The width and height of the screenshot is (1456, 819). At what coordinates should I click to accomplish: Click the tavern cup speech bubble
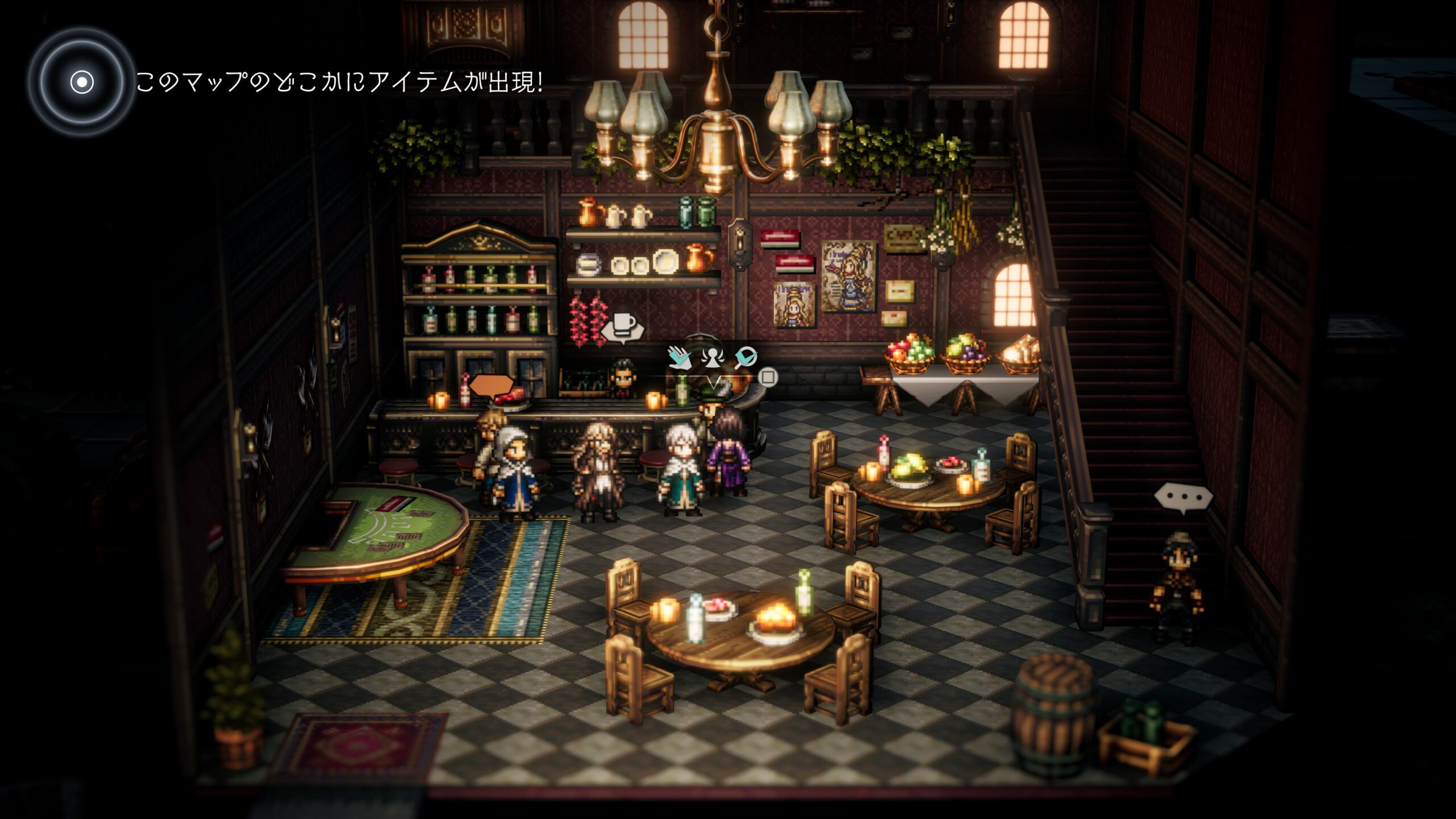pos(623,326)
